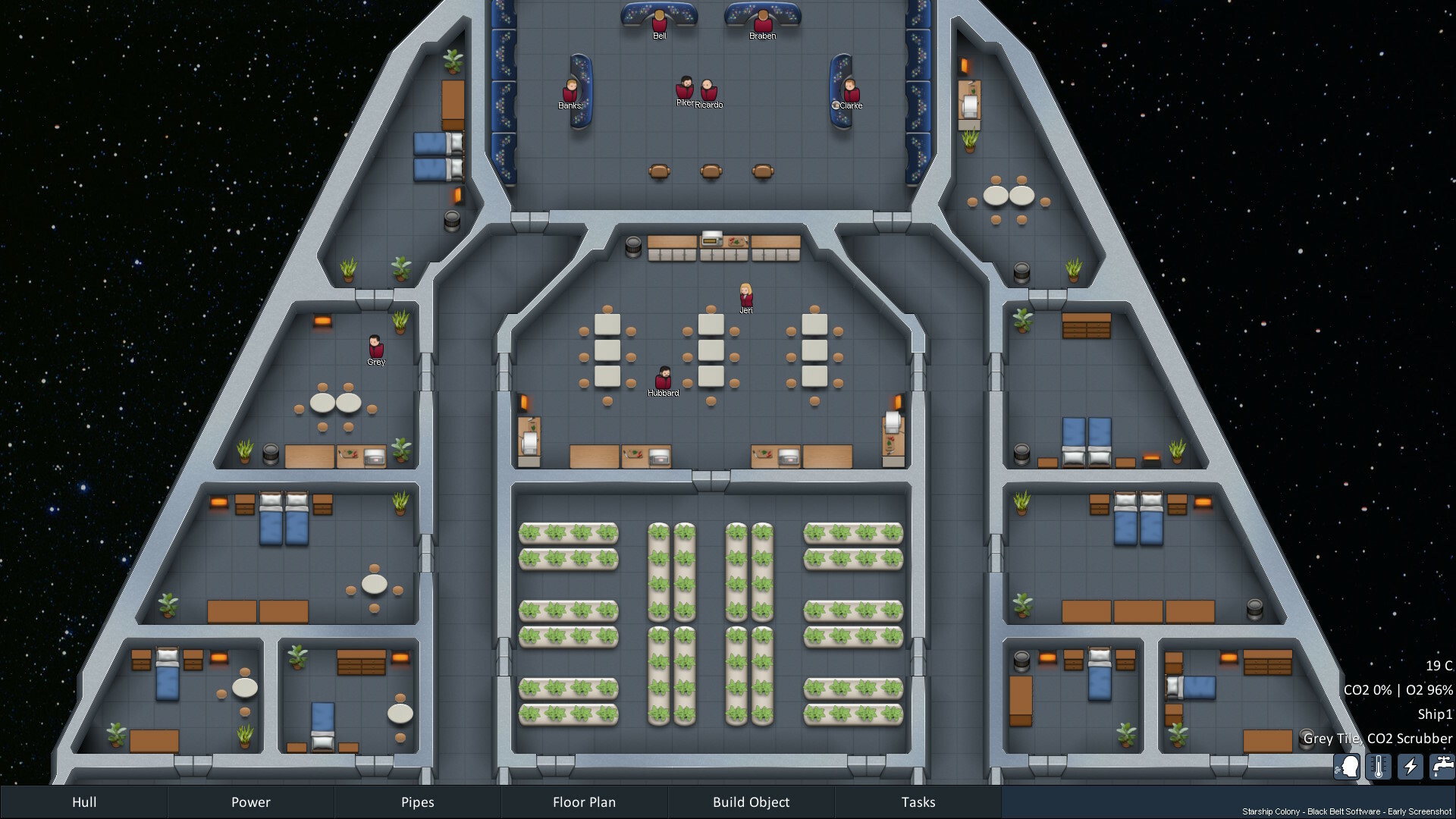Screen dimensions: 1456x819
Task: Switch to the Floor Plan tab
Action: 584,802
